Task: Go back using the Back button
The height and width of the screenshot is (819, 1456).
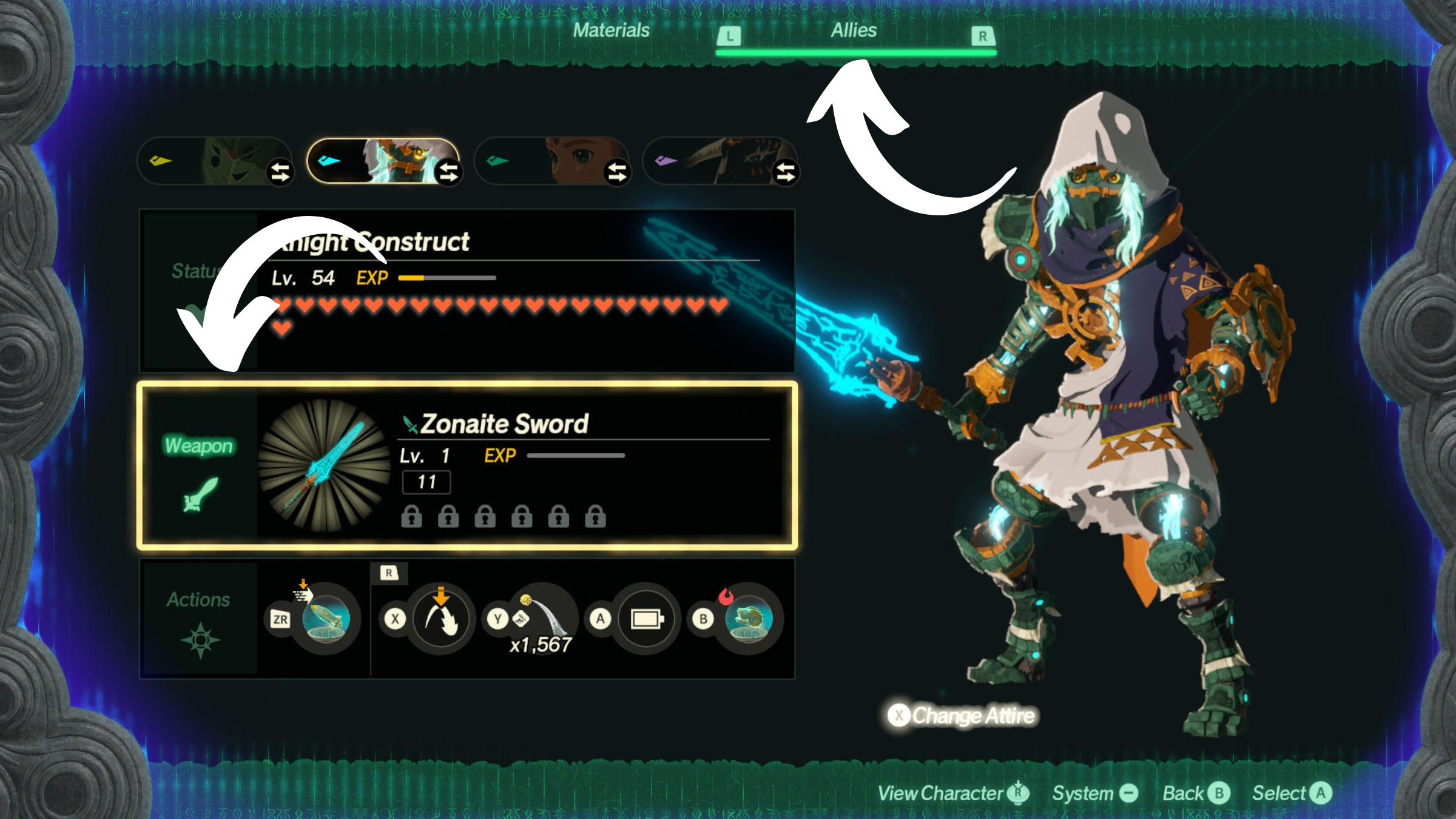Action: coord(1196,793)
